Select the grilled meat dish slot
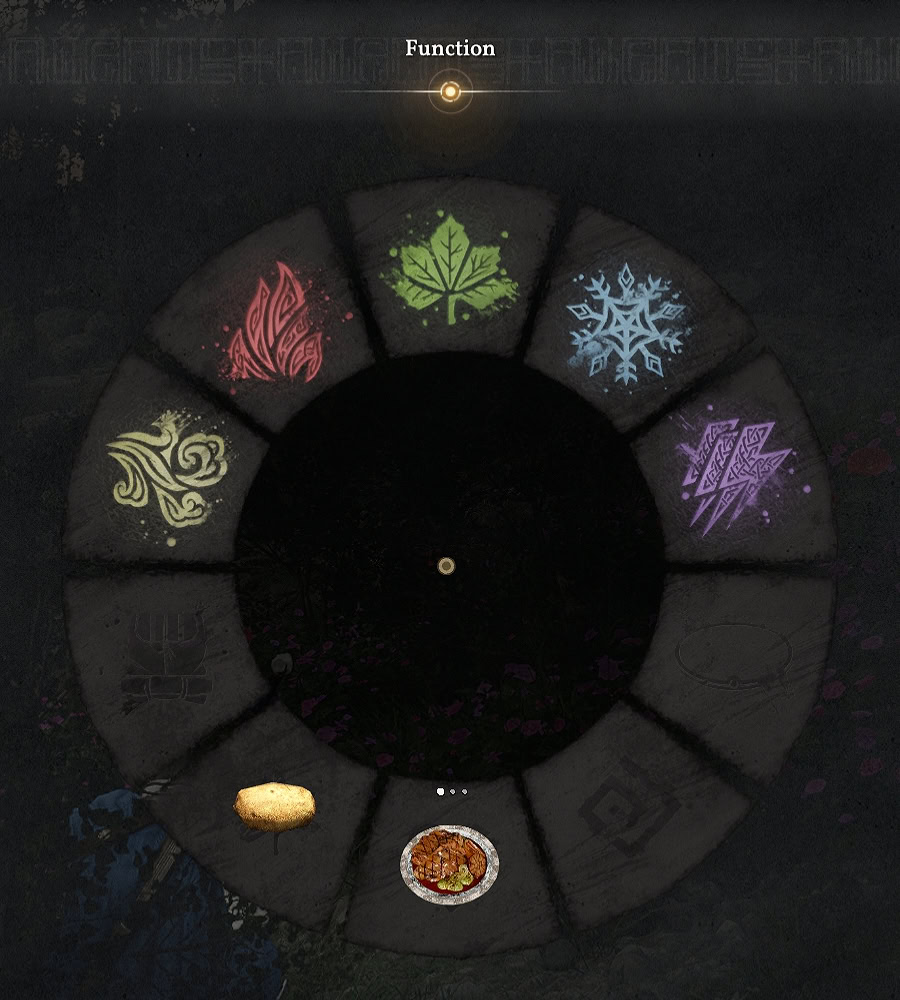Image resolution: width=900 pixels, height=1000 pixels. click(x=449, y=862)
